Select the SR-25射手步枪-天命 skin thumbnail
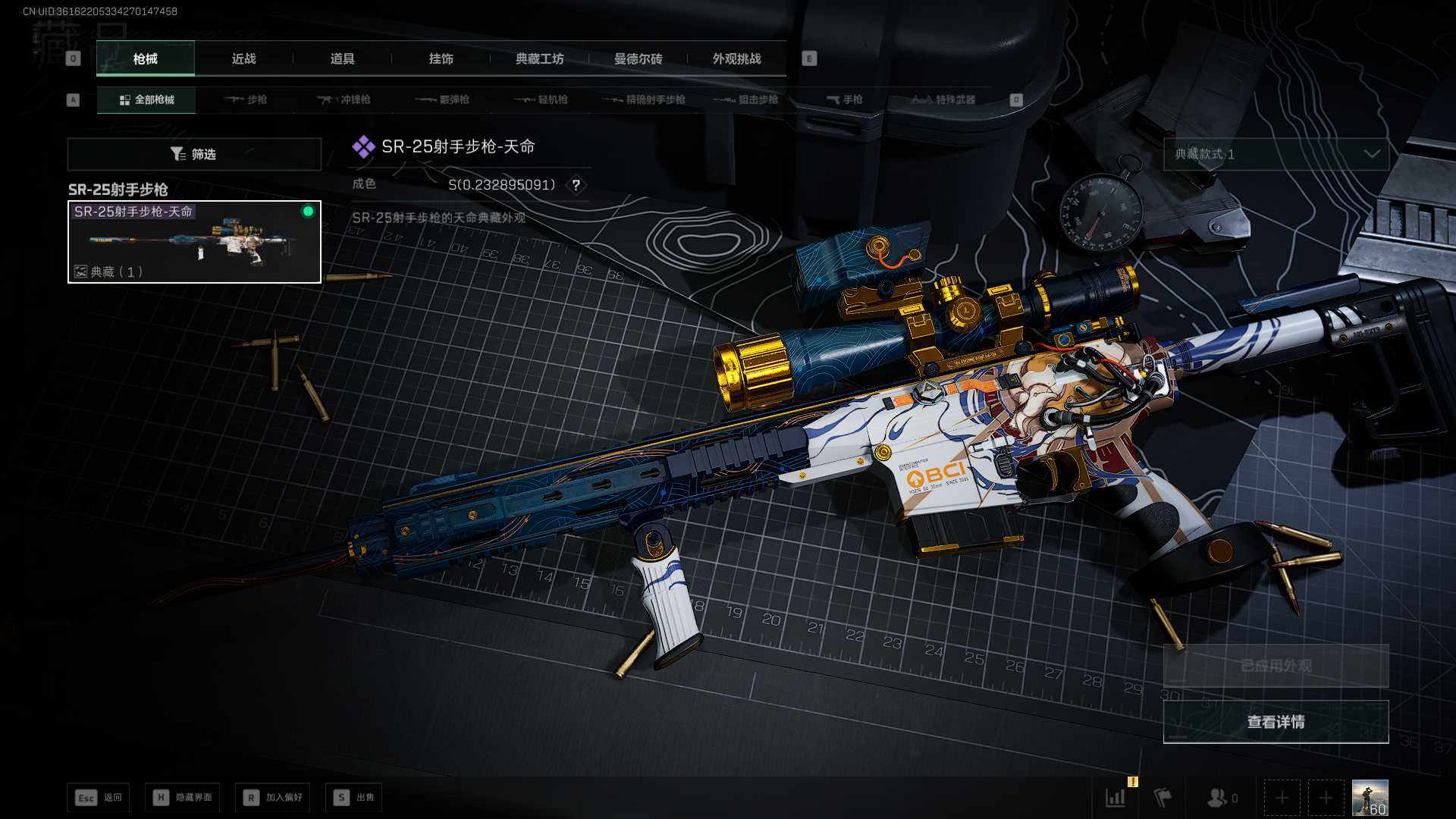The width and height of the screenshot is (1456, 819). click(x=194, y=242)
